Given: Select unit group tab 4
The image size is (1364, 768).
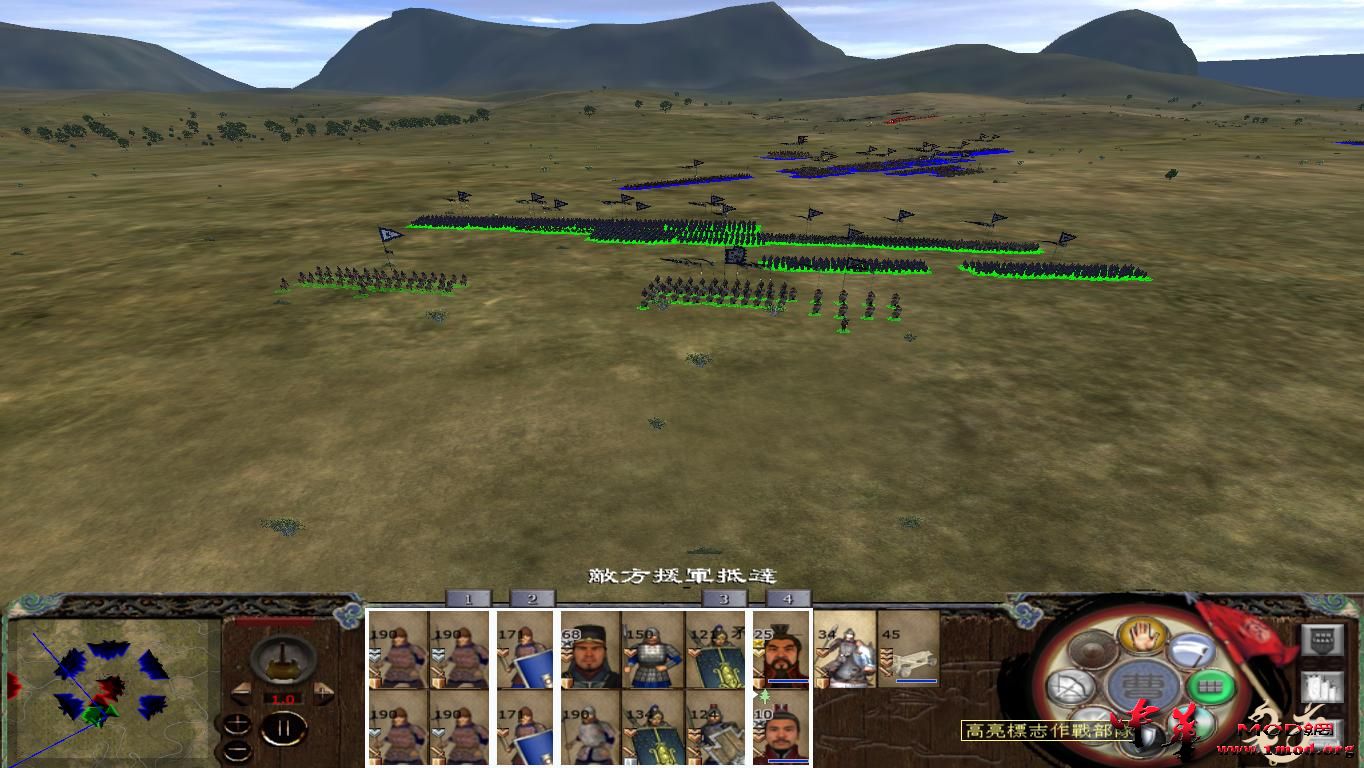Looking at the screenshot, I should tap(788, 597).
